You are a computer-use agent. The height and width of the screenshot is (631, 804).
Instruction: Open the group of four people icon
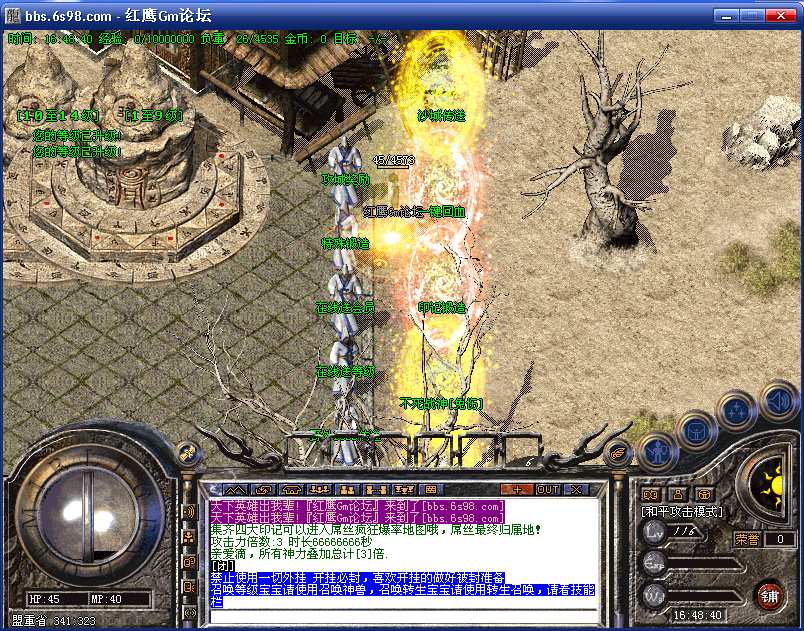click(x=320, y=489)
